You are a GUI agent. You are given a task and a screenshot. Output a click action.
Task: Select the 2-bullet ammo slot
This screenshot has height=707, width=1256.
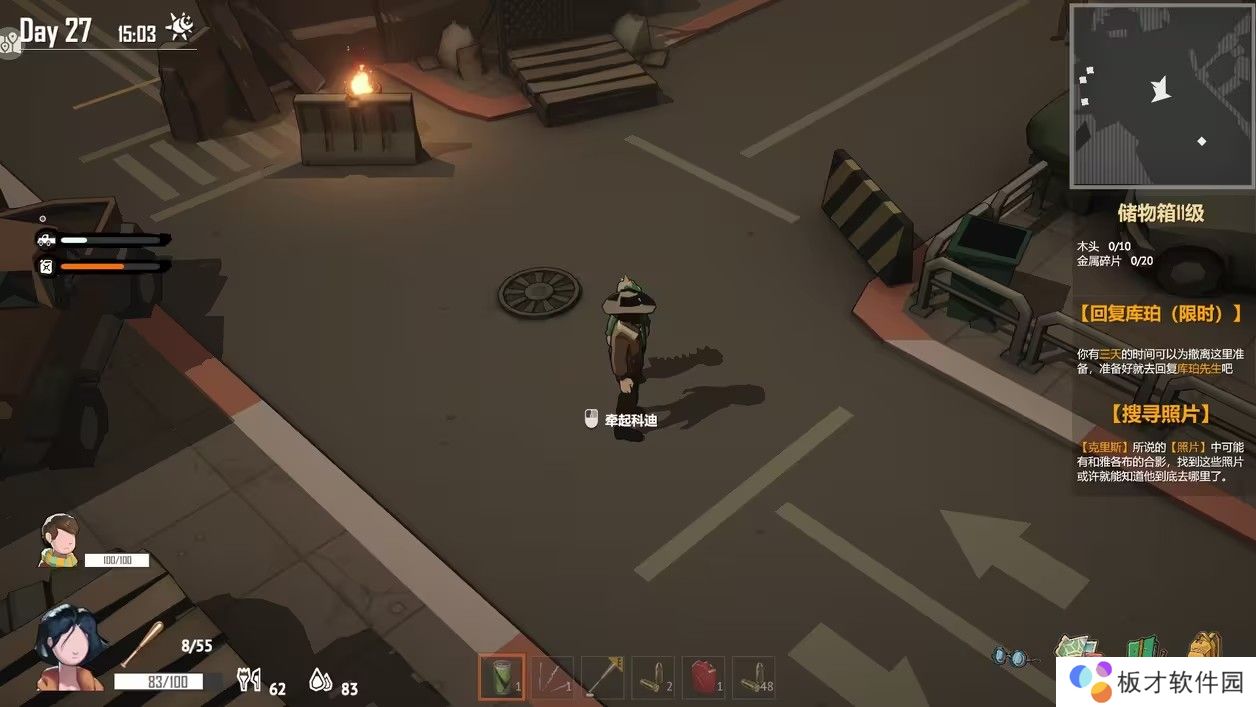coord(653,677)
